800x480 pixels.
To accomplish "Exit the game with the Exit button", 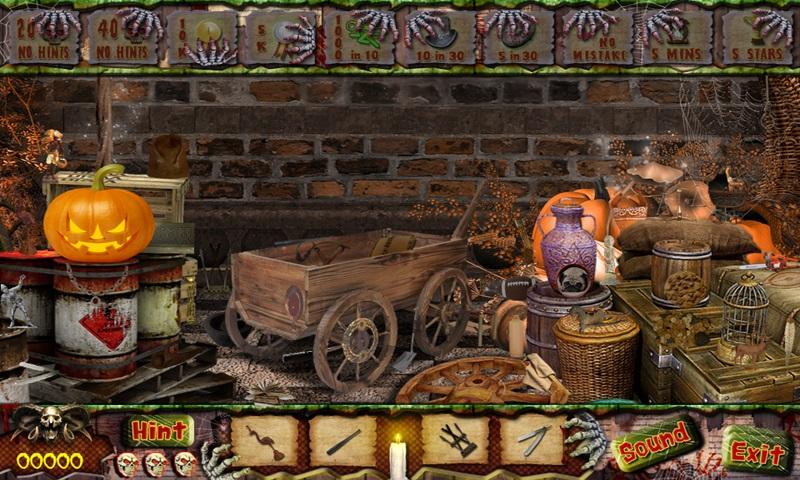I will (757, 449).
